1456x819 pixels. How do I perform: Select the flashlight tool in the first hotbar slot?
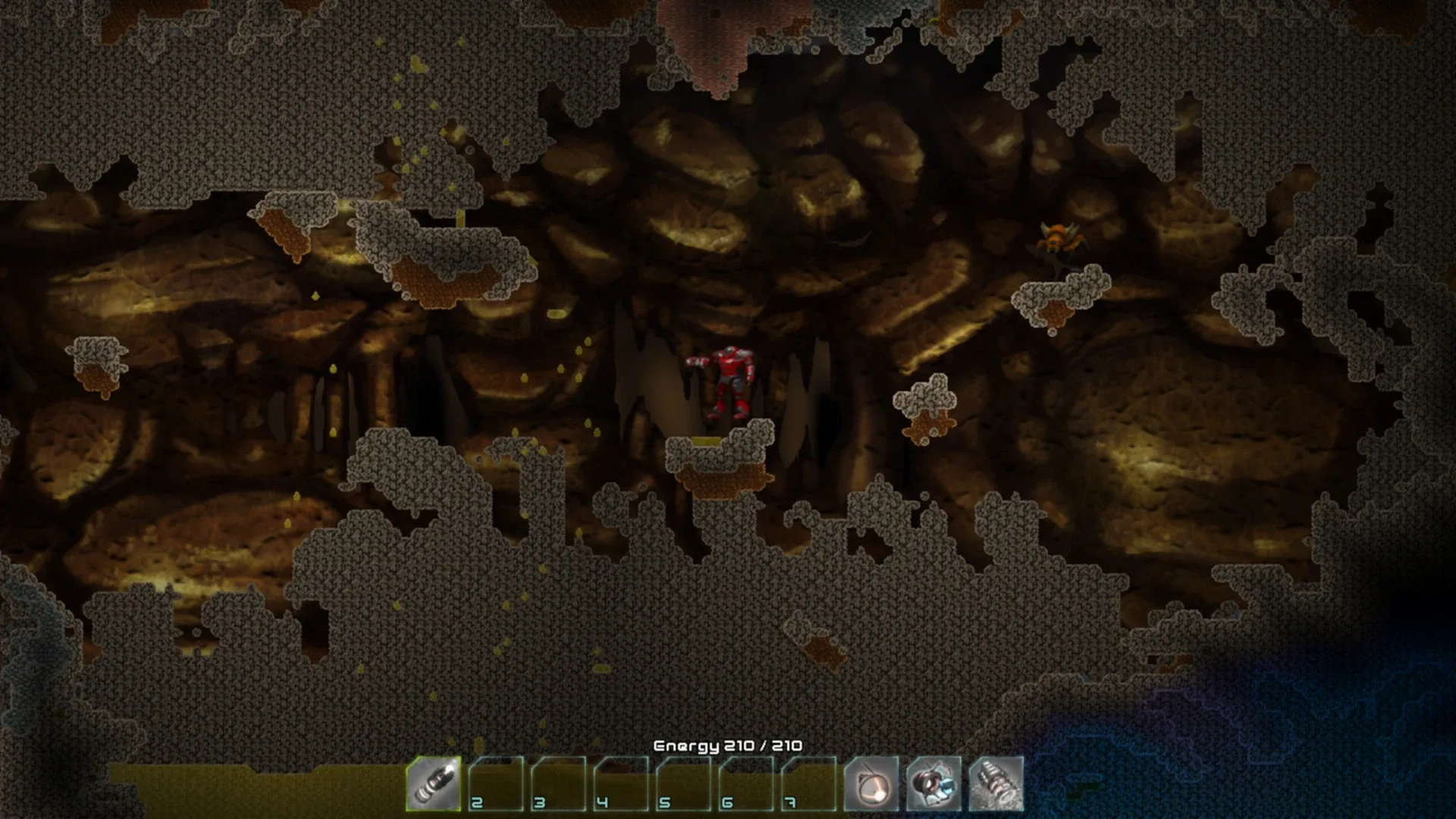pyautogui.click(x=434, y=783)
